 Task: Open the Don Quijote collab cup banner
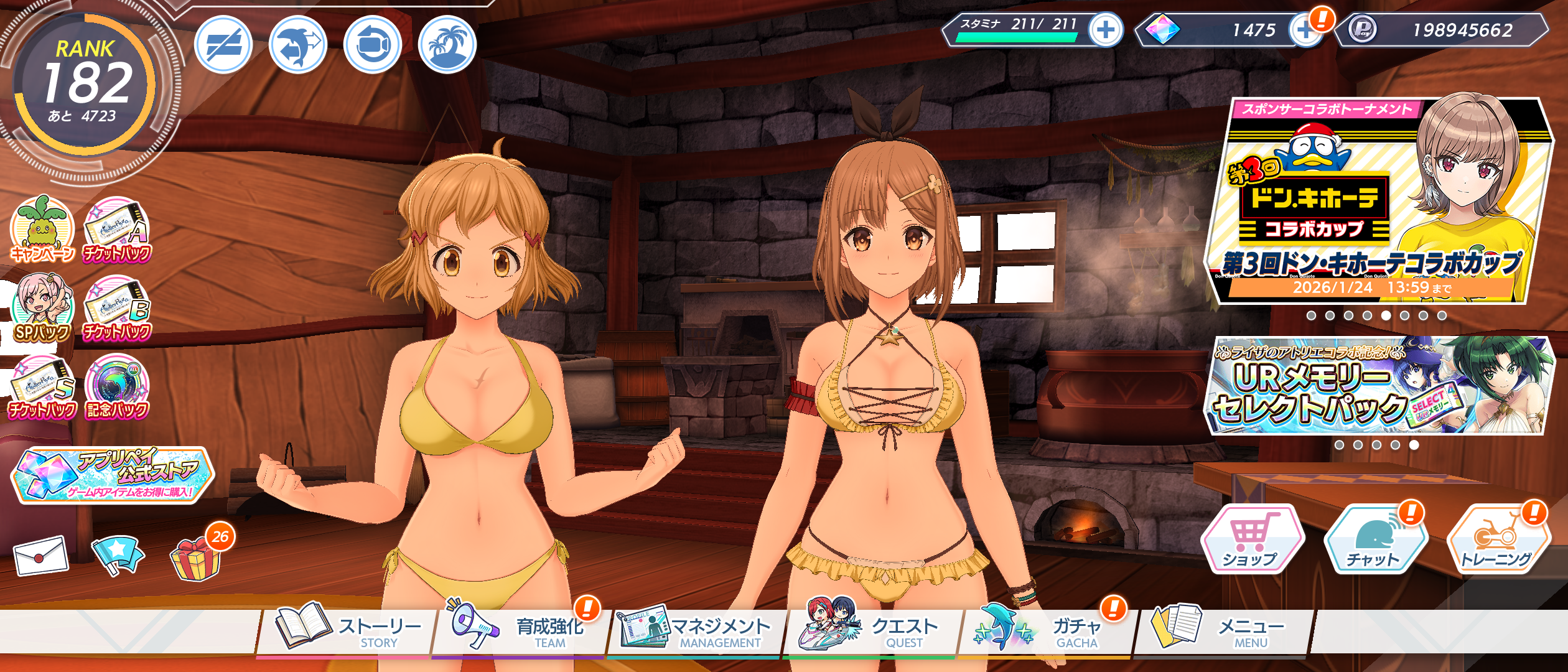(1378, 200)
